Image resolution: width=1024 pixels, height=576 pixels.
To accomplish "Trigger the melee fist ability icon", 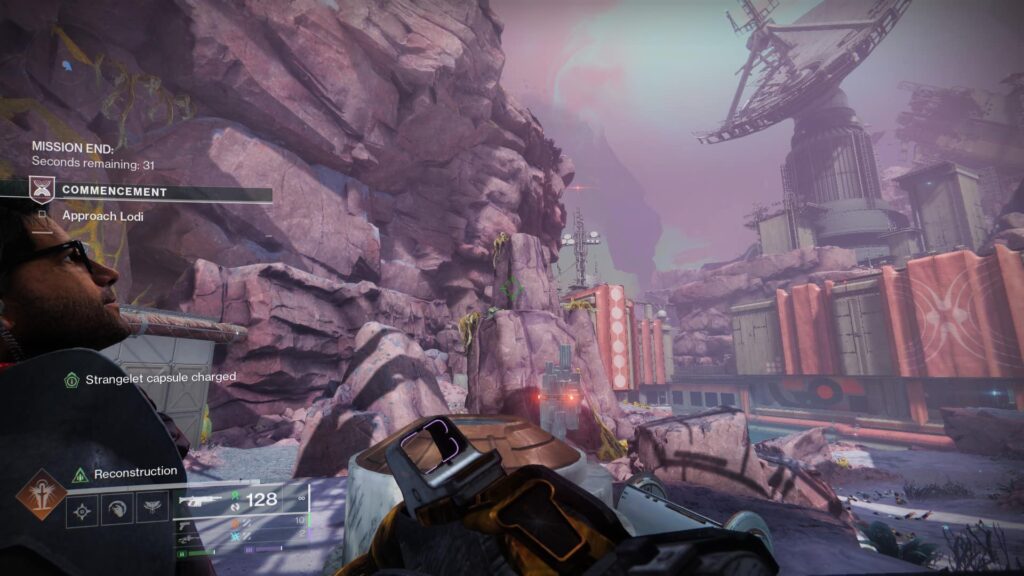I will coord(117,510).
